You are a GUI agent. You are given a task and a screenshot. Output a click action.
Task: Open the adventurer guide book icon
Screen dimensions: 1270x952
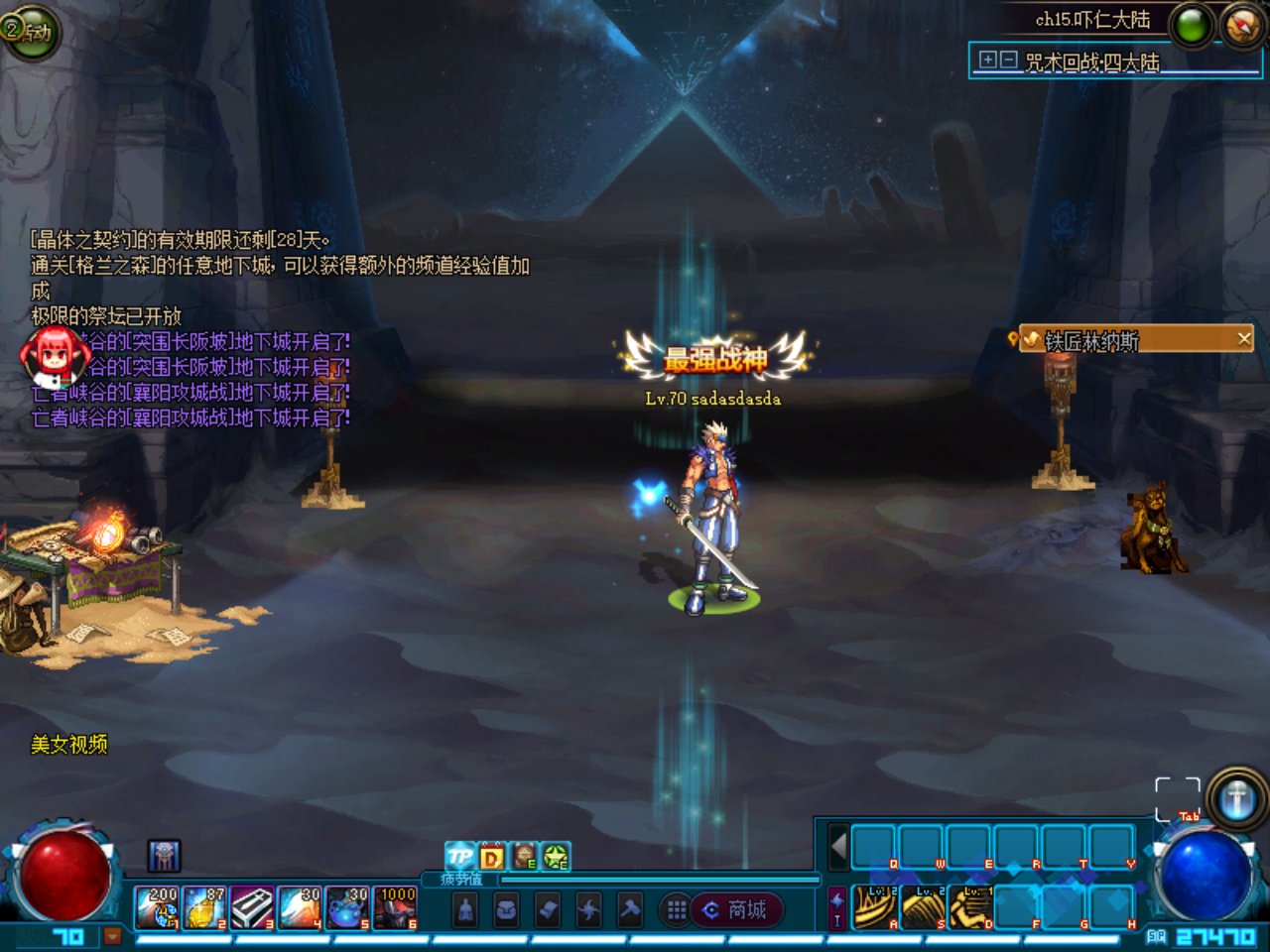[x=522, y=855]
